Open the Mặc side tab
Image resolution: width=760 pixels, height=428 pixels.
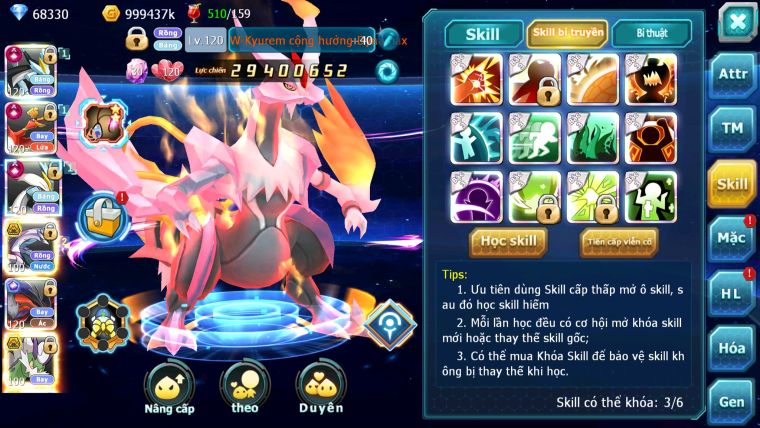pos(732,238)
